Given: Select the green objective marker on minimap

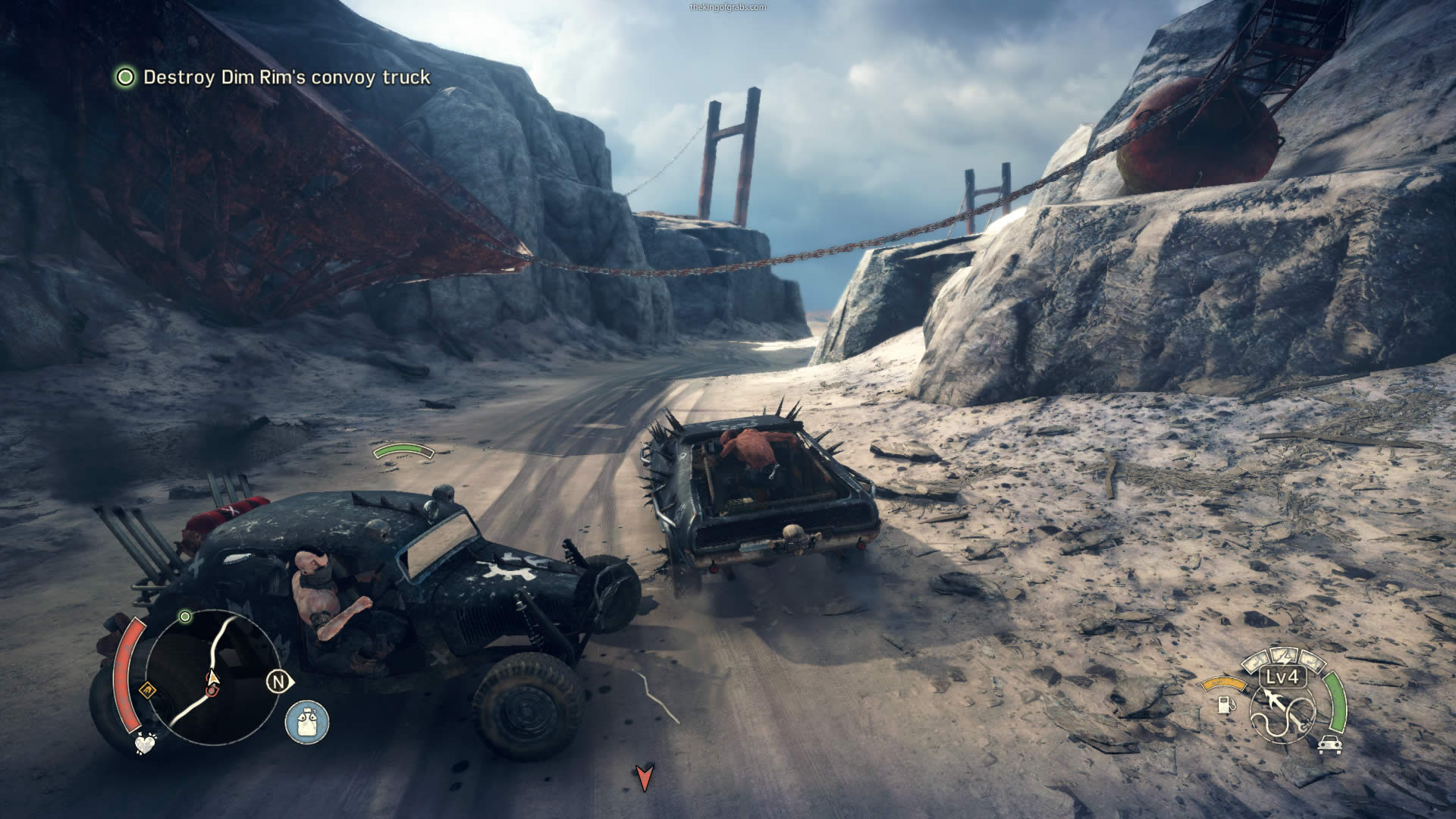Looking at the screenshot, I should [x=185, y=617].
